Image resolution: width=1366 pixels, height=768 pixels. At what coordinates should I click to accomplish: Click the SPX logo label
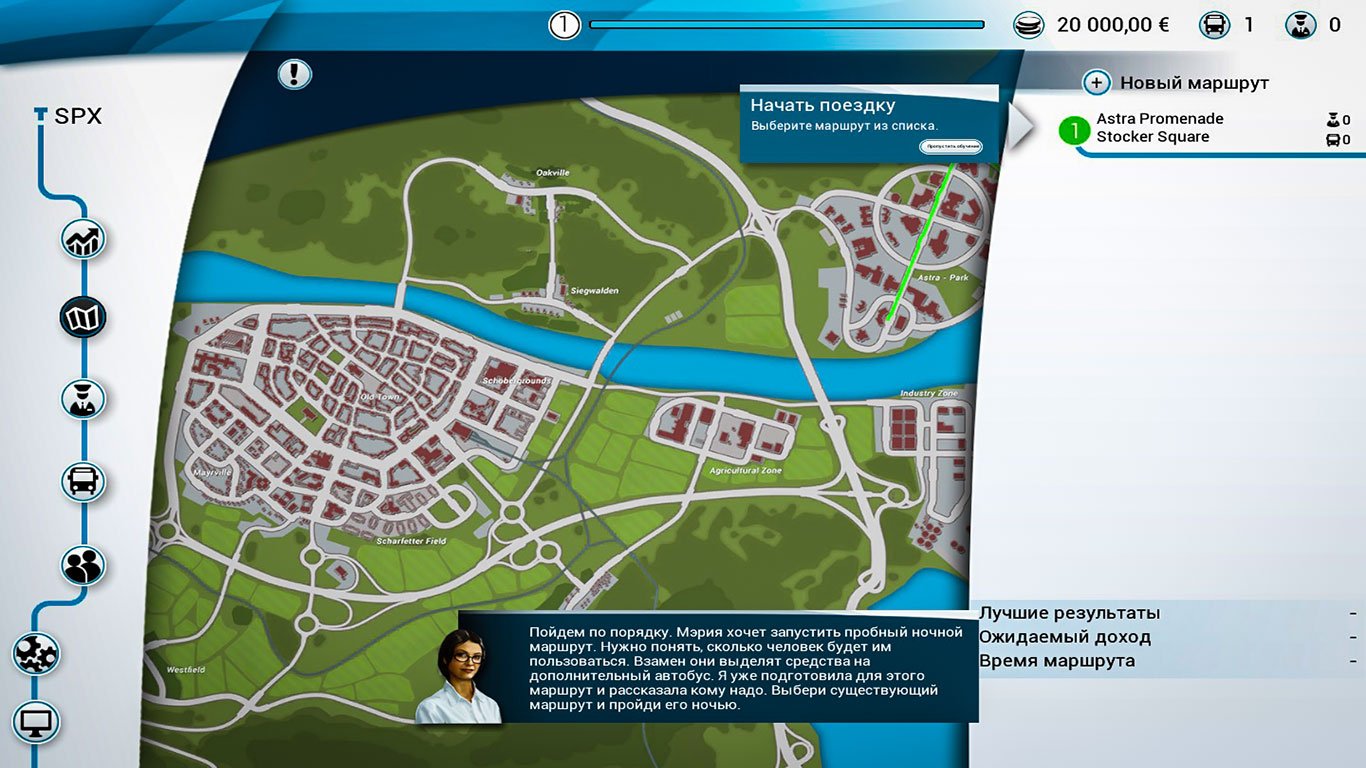(68, 115)
